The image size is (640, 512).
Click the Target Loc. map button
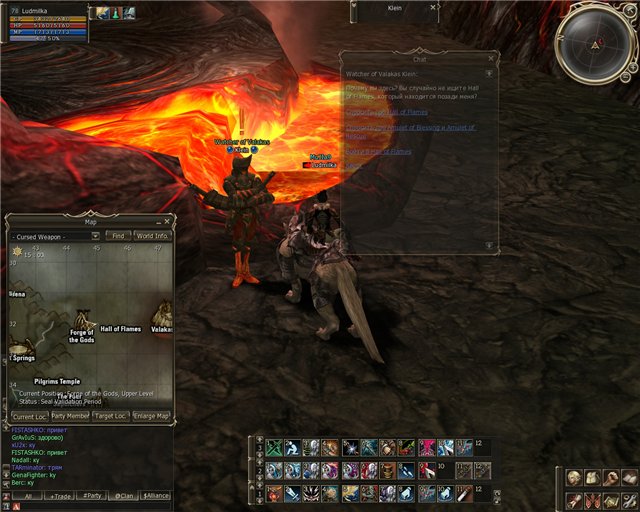(110, 416)
